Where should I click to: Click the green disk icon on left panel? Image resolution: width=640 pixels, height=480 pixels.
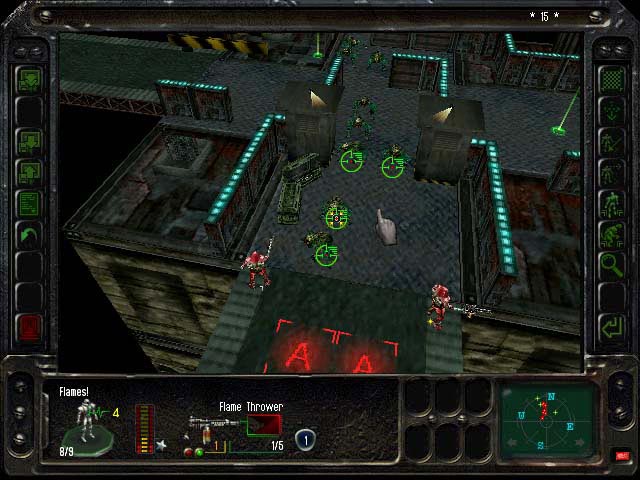[x=29, y=79]
